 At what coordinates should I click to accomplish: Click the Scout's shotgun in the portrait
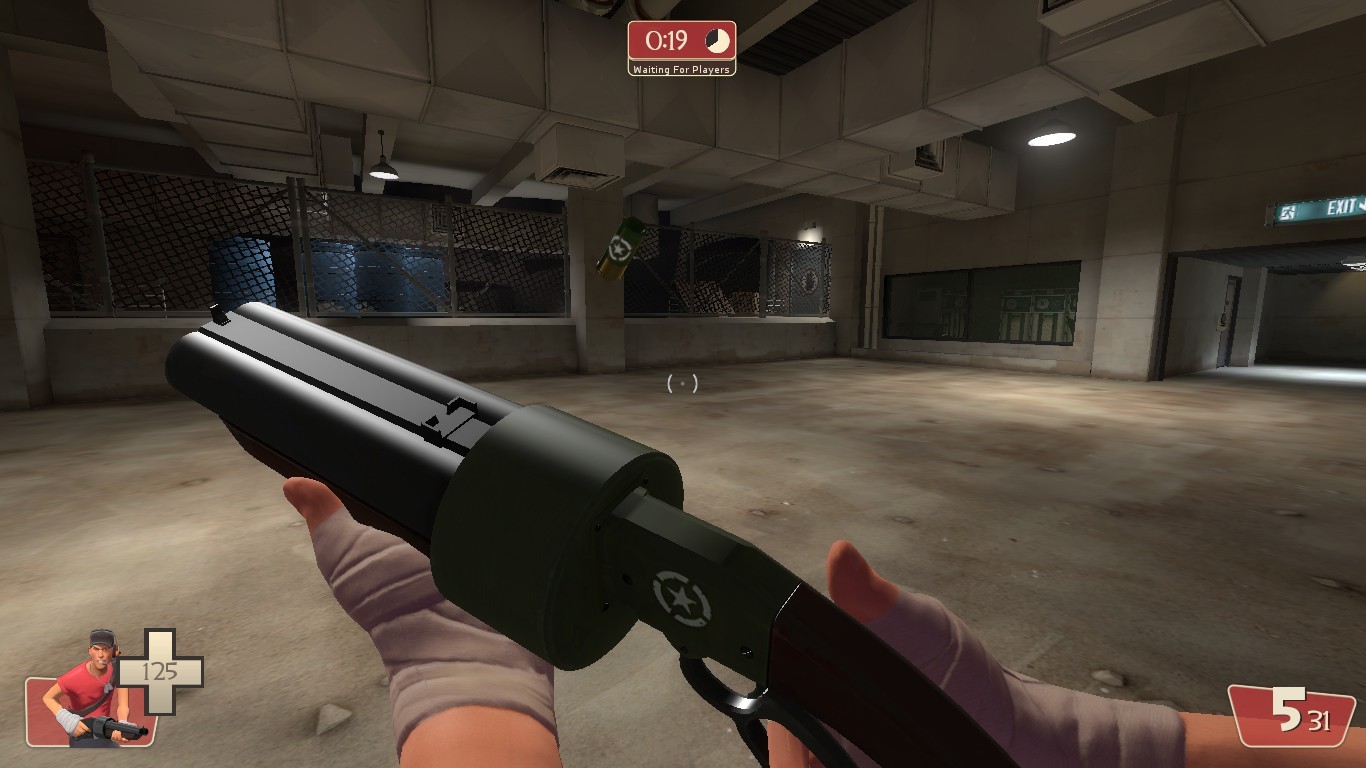105,727
